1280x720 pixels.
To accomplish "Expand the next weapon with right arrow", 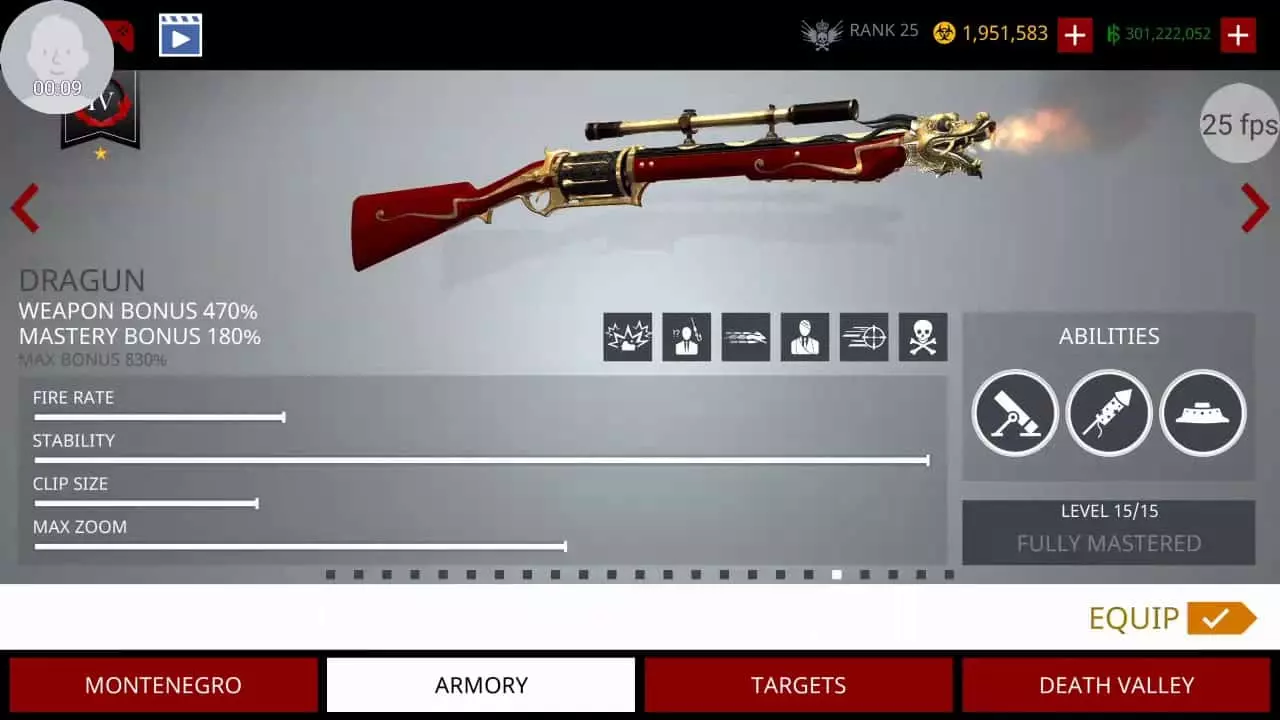I will [x=1255, y=209].
